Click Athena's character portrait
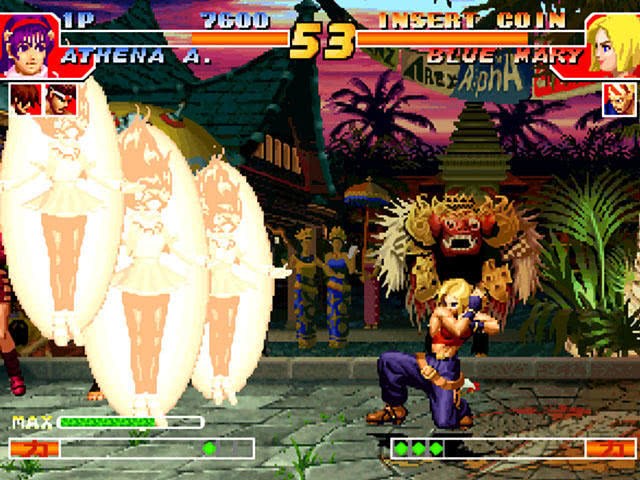The image size is (640, 480). (28, 46)
